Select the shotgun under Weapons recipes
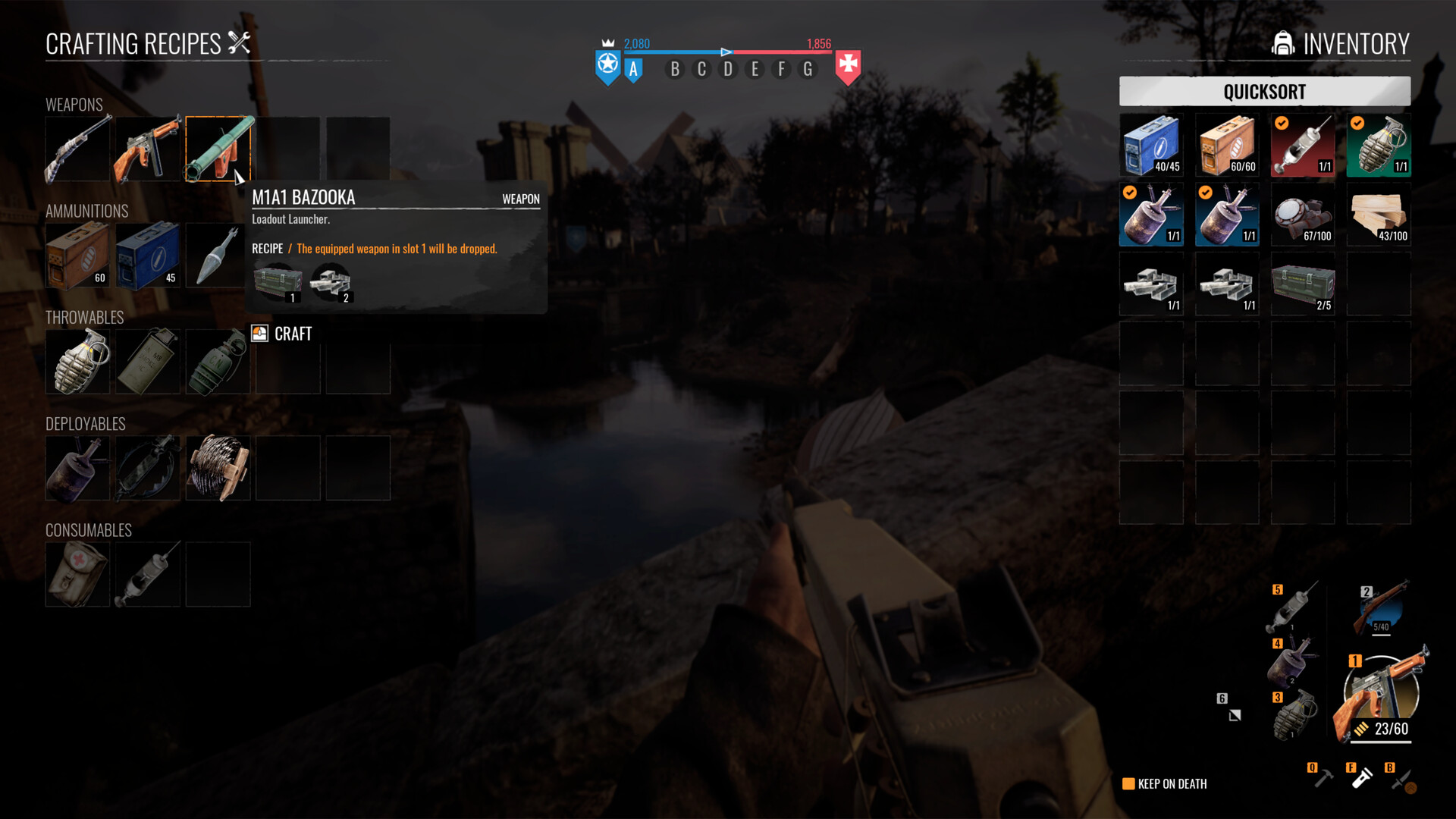The image size is (1456, 819). pos(77,149)
